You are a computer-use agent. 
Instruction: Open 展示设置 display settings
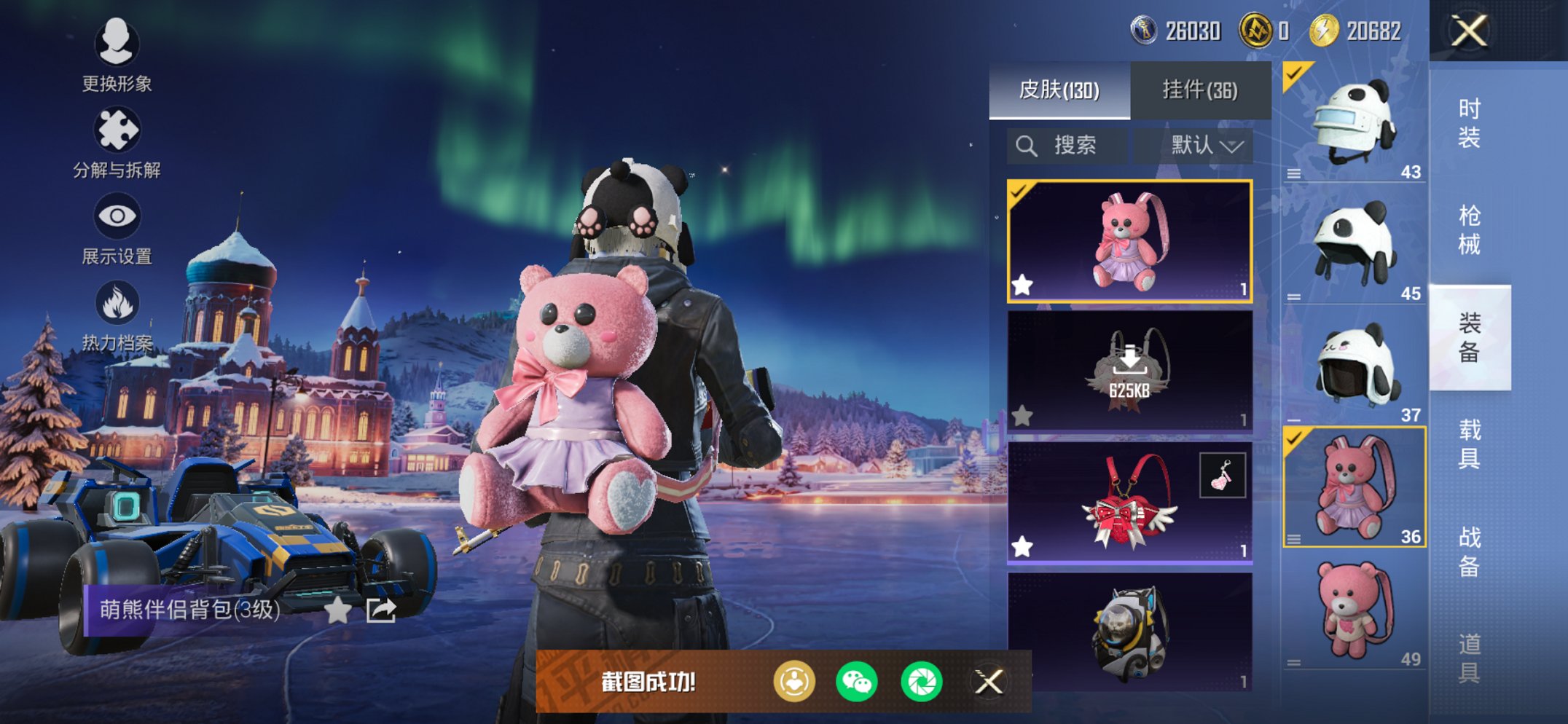(117, 227)
